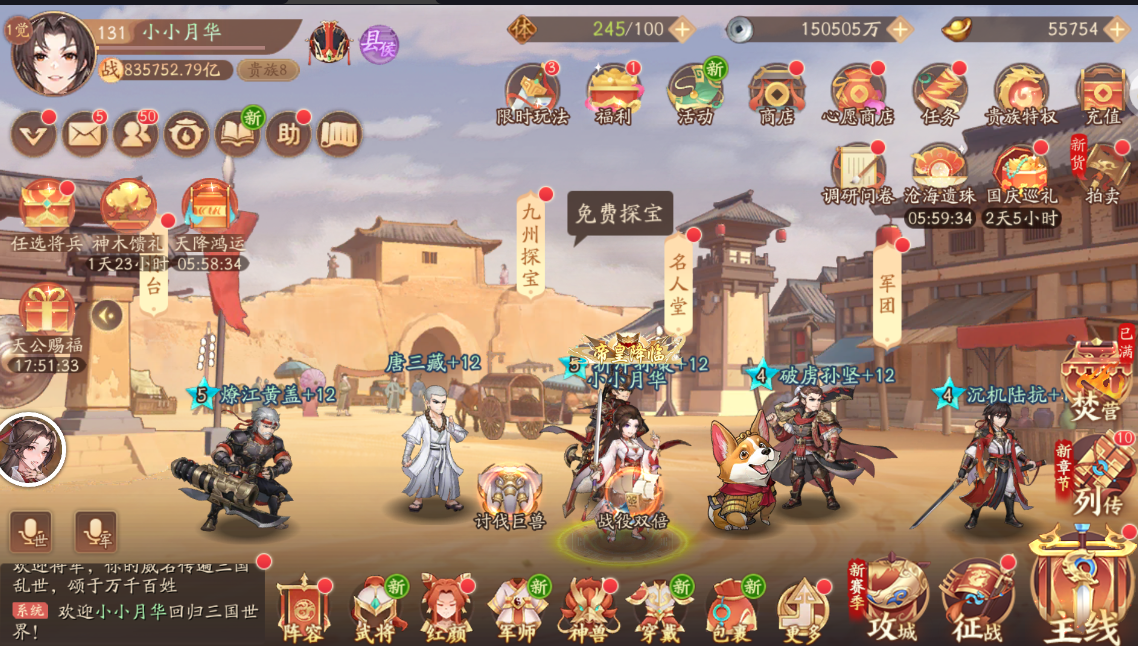This screenshot has width=1138, height=646.
Task: Open the mail envelope icon
Action: coord(84,134)
